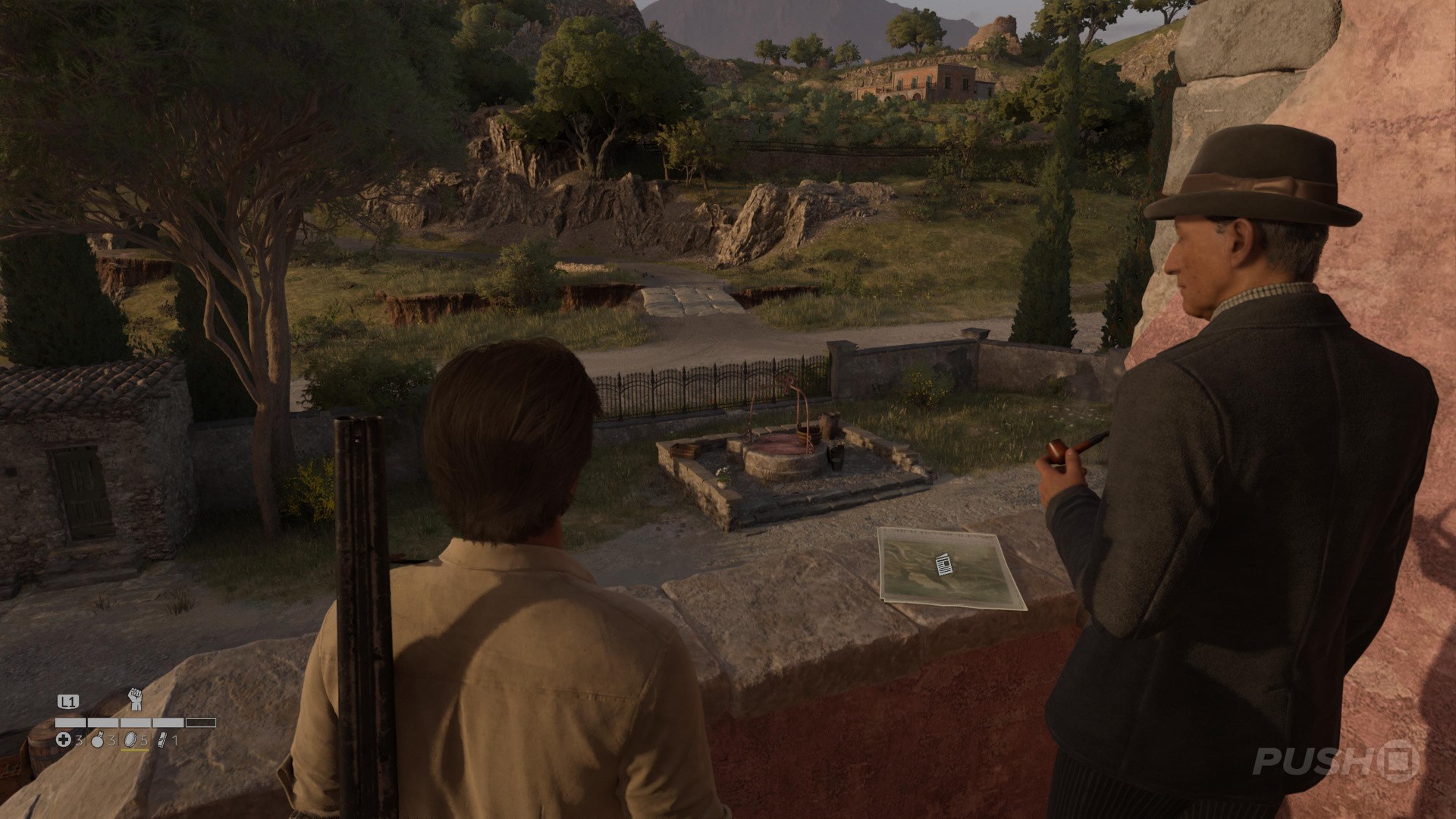Select the highlighted coin item icon

(130, 739)
